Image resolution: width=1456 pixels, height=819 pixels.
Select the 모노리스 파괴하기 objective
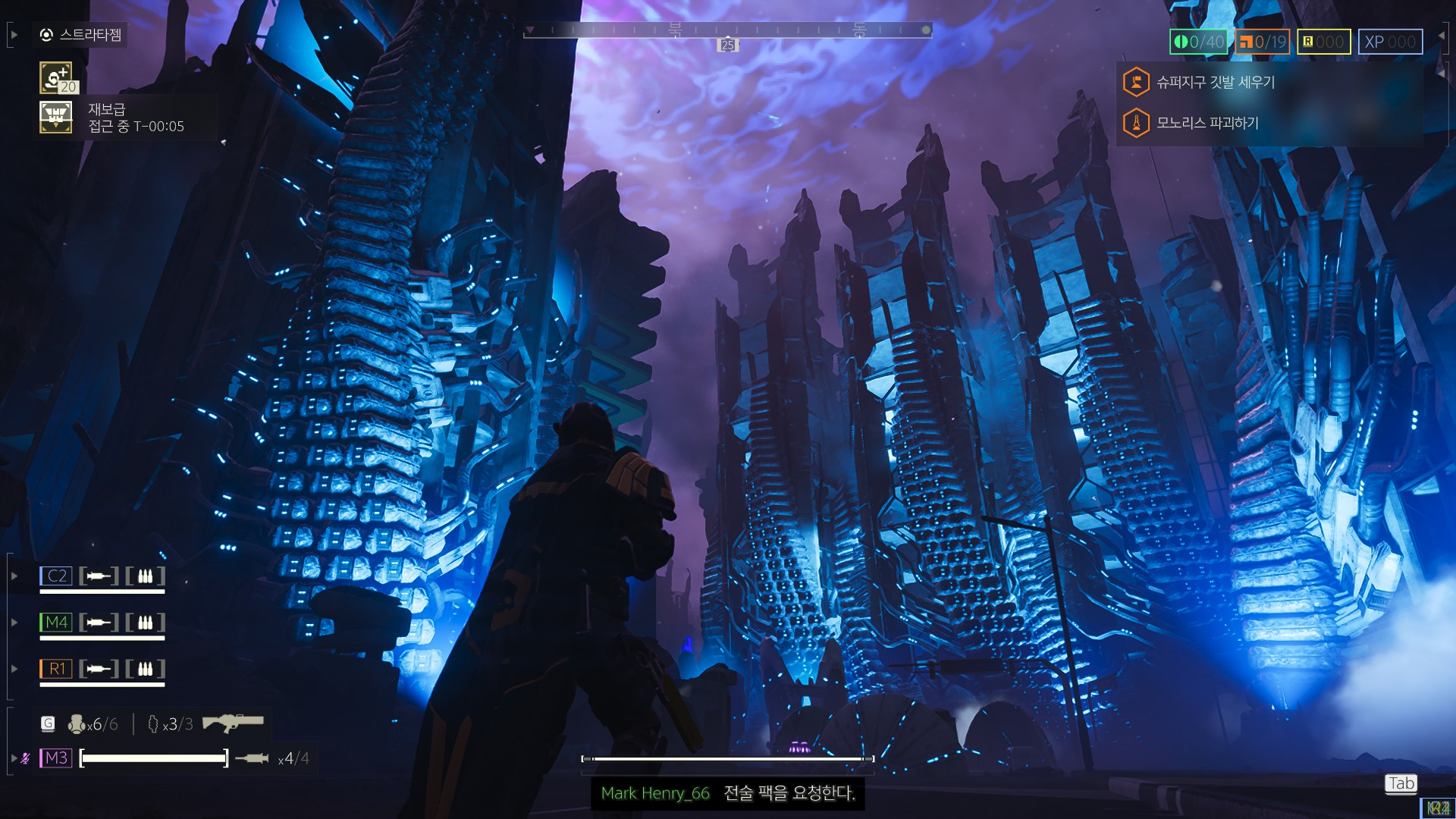point(1207,123)
